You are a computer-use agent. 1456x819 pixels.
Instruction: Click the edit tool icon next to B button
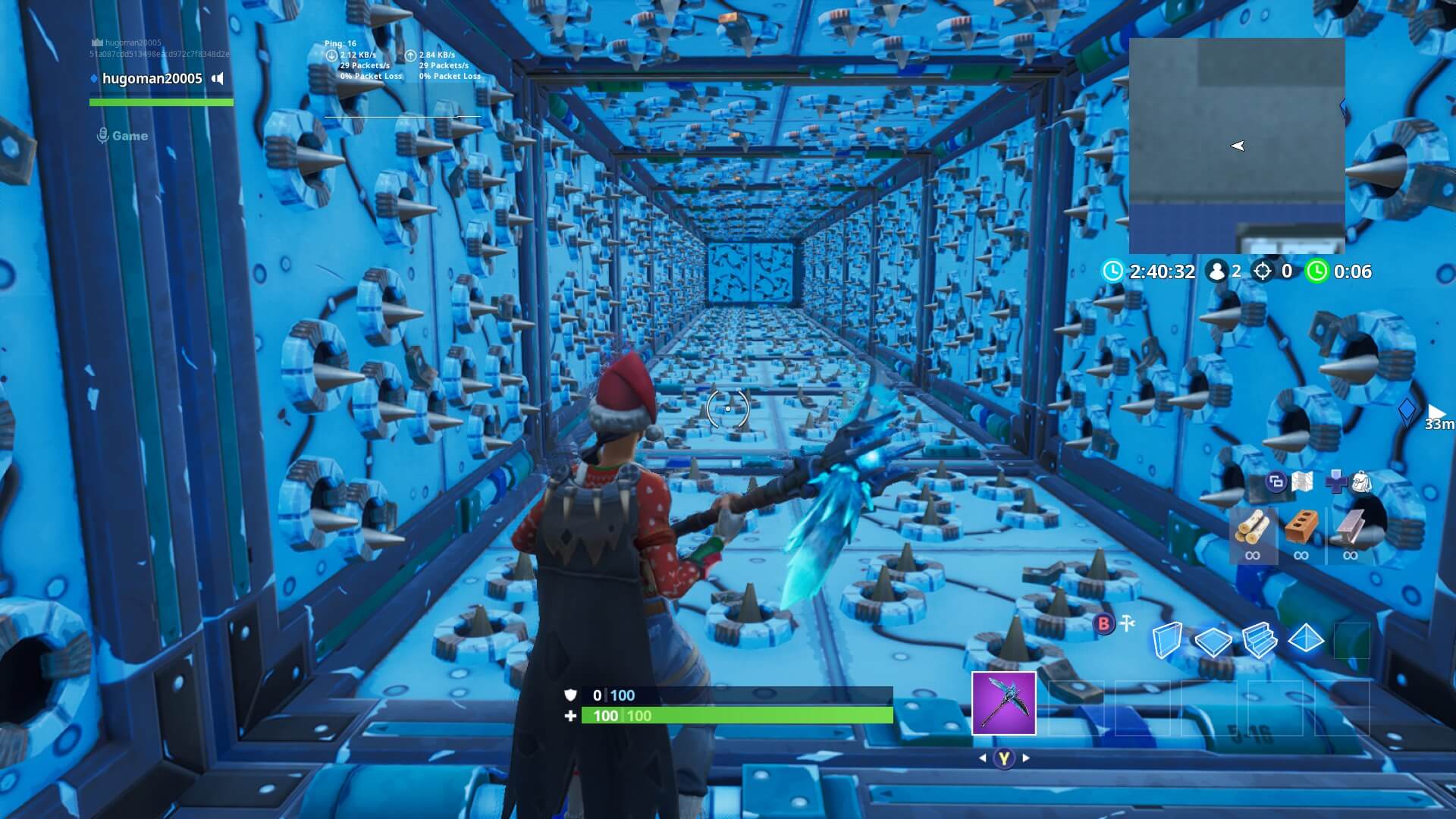pyautogui.click(x=1126, y=622)
